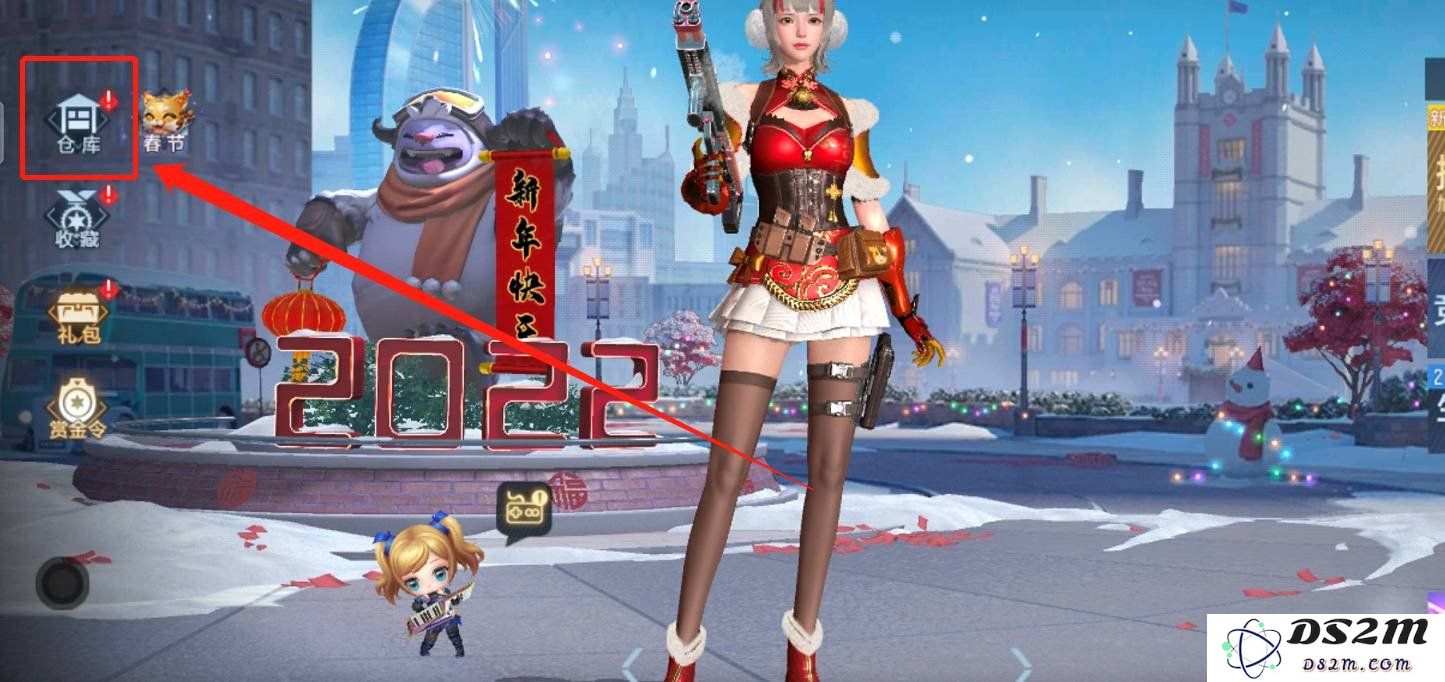This screenshot has width=1445, height=682.
Task: Open the 赏金令 bounty pass
Action: pos(78,408)
